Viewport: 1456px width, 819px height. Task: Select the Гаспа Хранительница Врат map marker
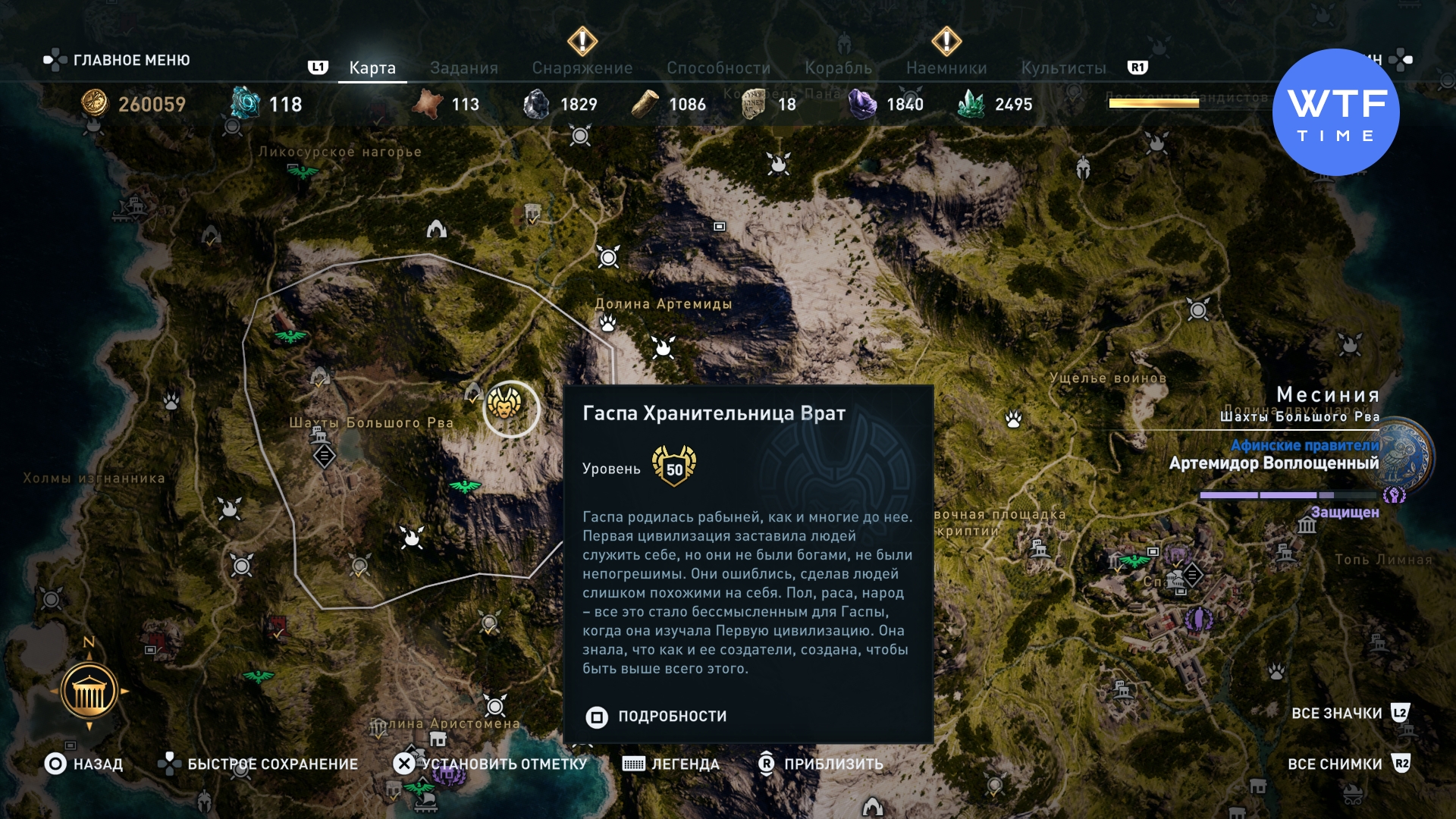point(505,403)
